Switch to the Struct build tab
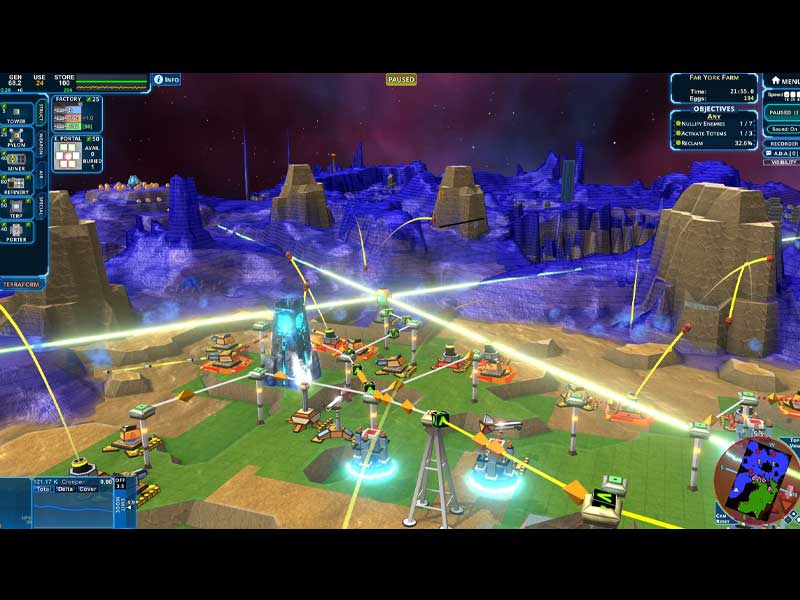This screenshot has height=600, width=800. click(41, 111)
